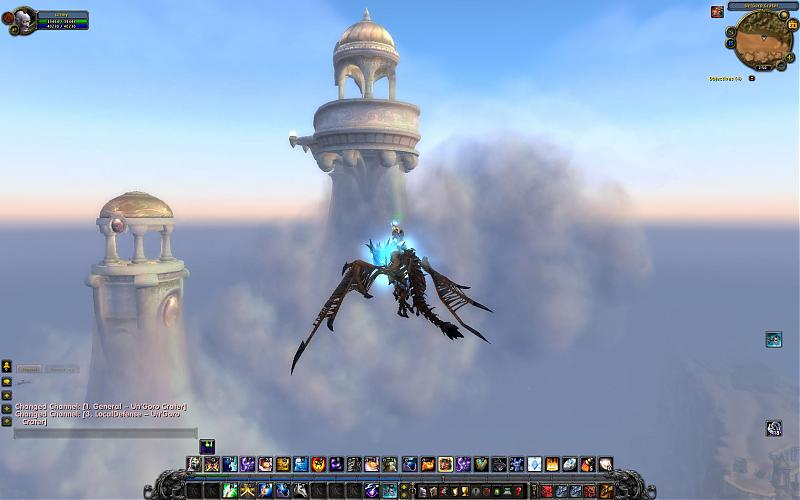Click the chat input box
The width and height of the screenshot is (800, 500).
click(x=105, y=433)
